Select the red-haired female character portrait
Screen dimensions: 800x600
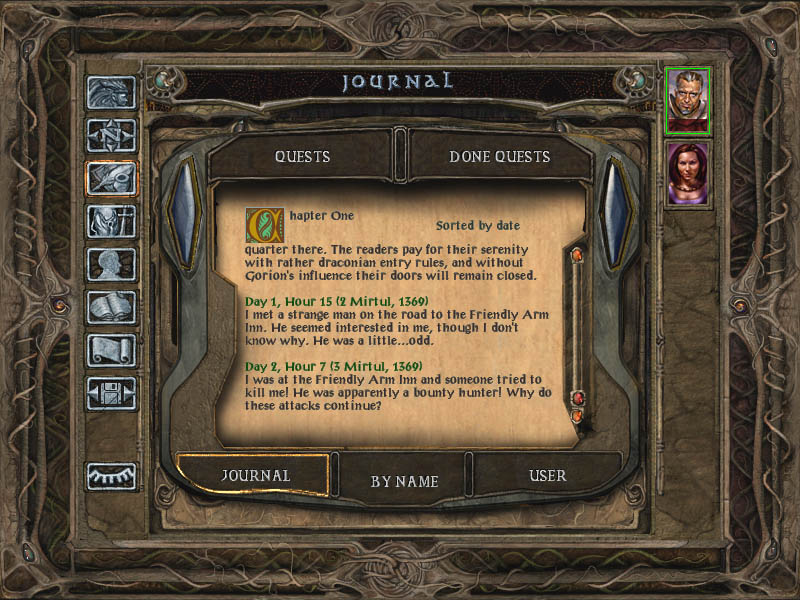688,173
